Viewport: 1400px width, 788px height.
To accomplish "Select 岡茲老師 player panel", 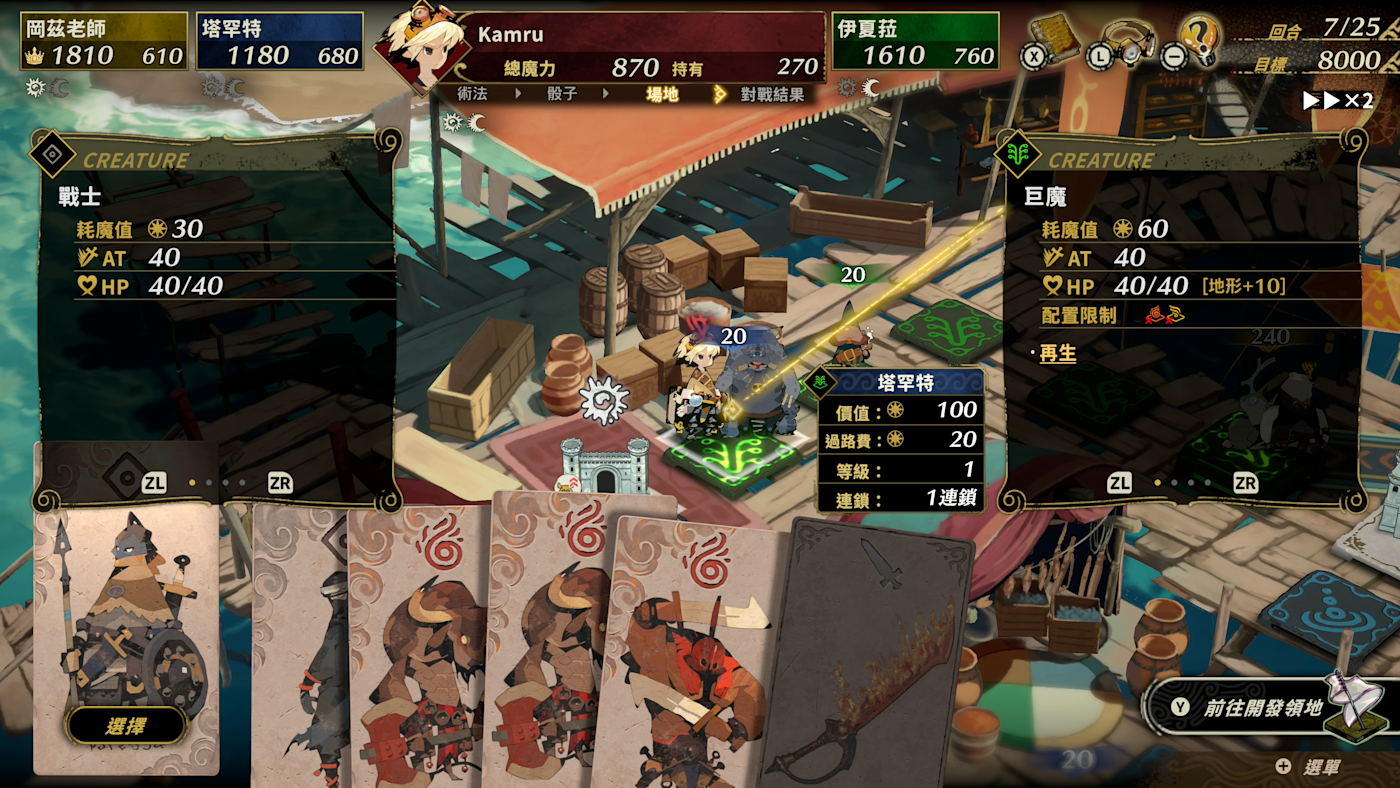I will [x=104, y=42].
